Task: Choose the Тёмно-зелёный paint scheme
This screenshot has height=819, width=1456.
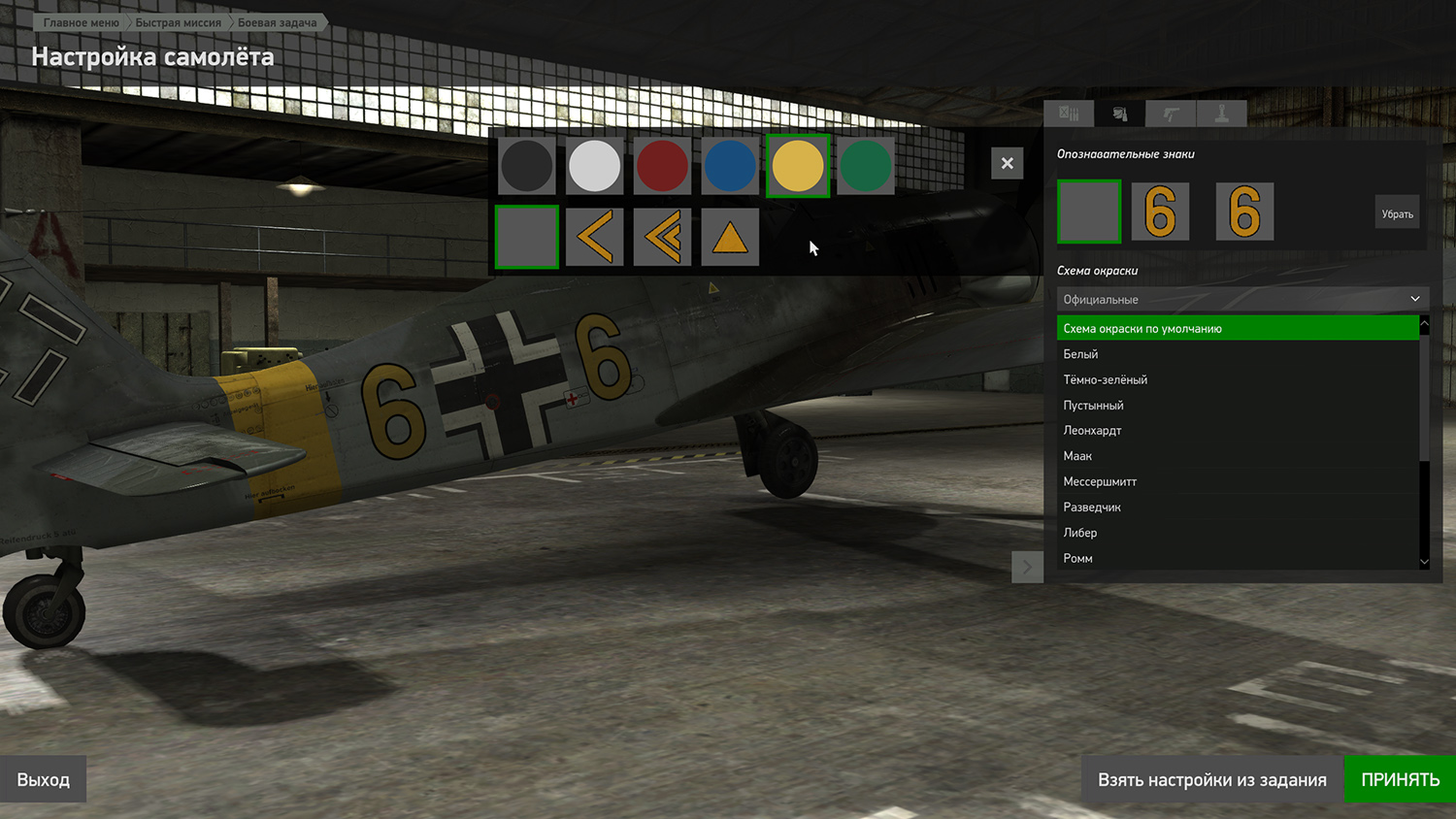Action: tap(1105, 379)
